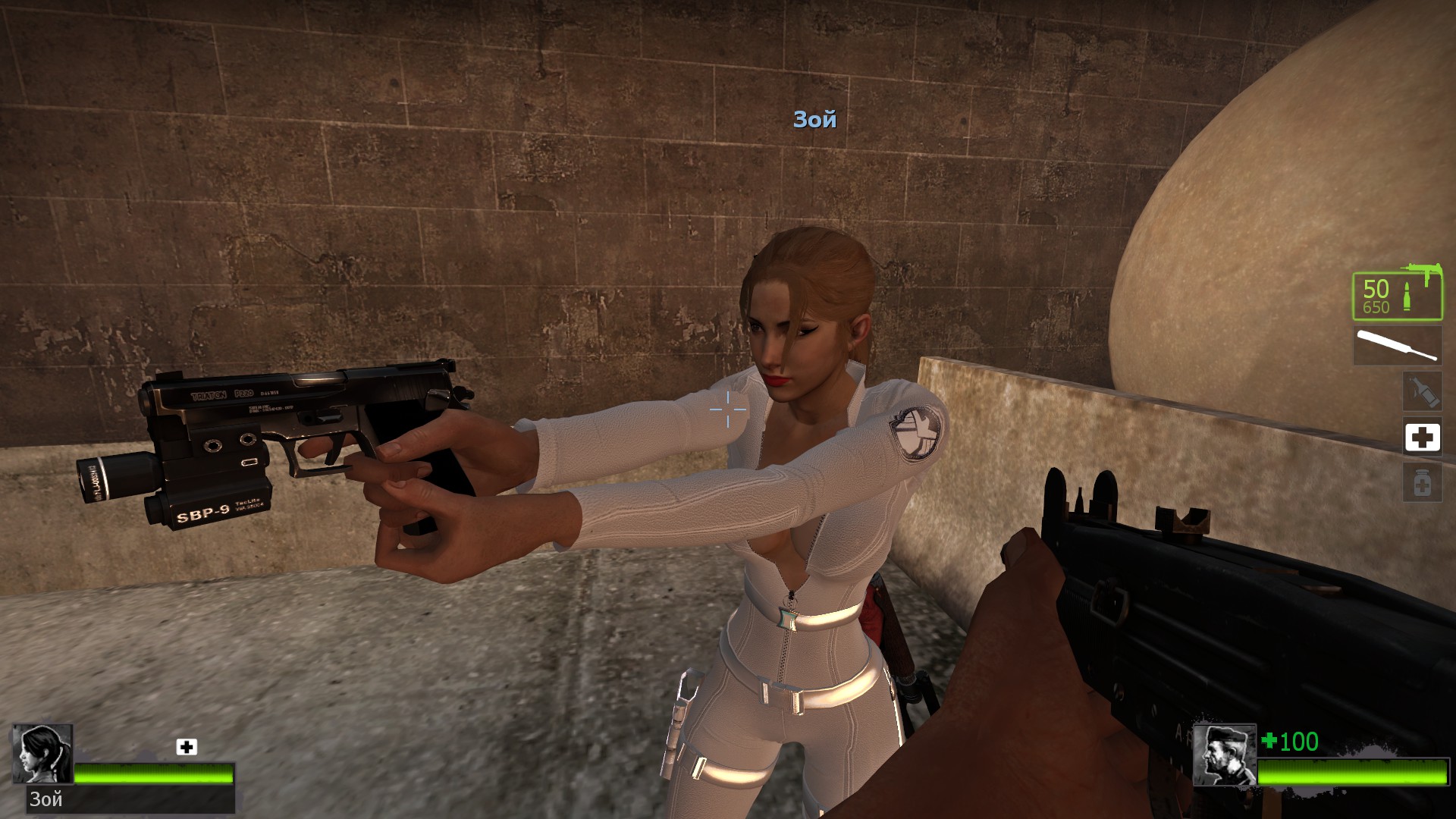The width and height of the screenshot is (1456, 819).
Task: Select the melee weapon slot
Action: pyautogui.click(x=1397, y=346)
